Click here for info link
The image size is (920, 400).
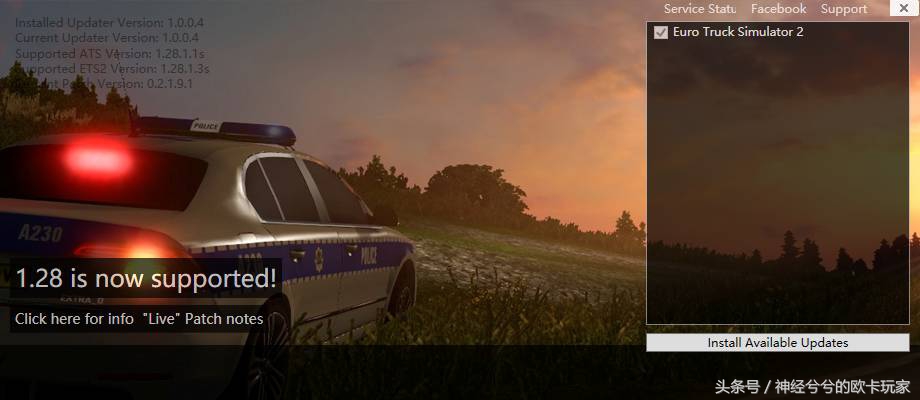(x=74, y=319)
